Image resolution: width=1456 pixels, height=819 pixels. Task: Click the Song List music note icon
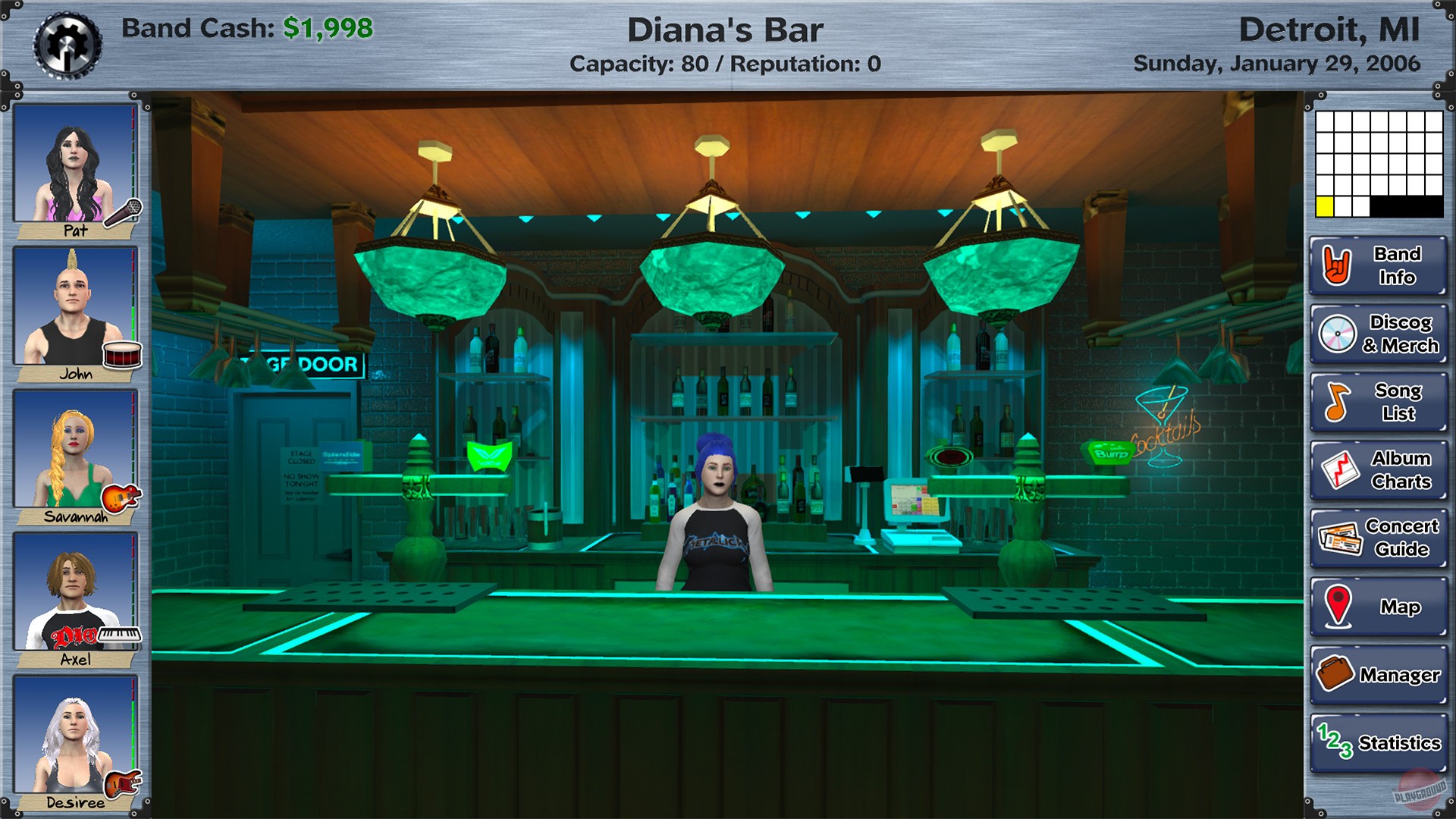(1337, 402)
